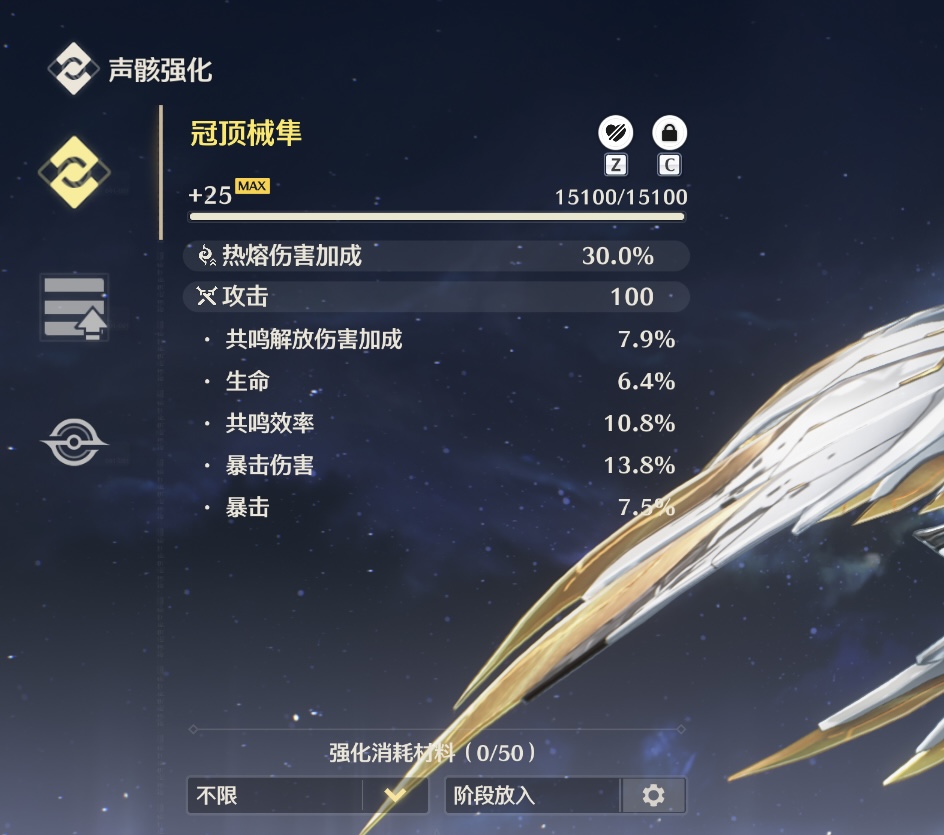This screenshot has height=835, width=944.
Task: Open the gear settings for auto-fill
Action: [x=654, y=796]
